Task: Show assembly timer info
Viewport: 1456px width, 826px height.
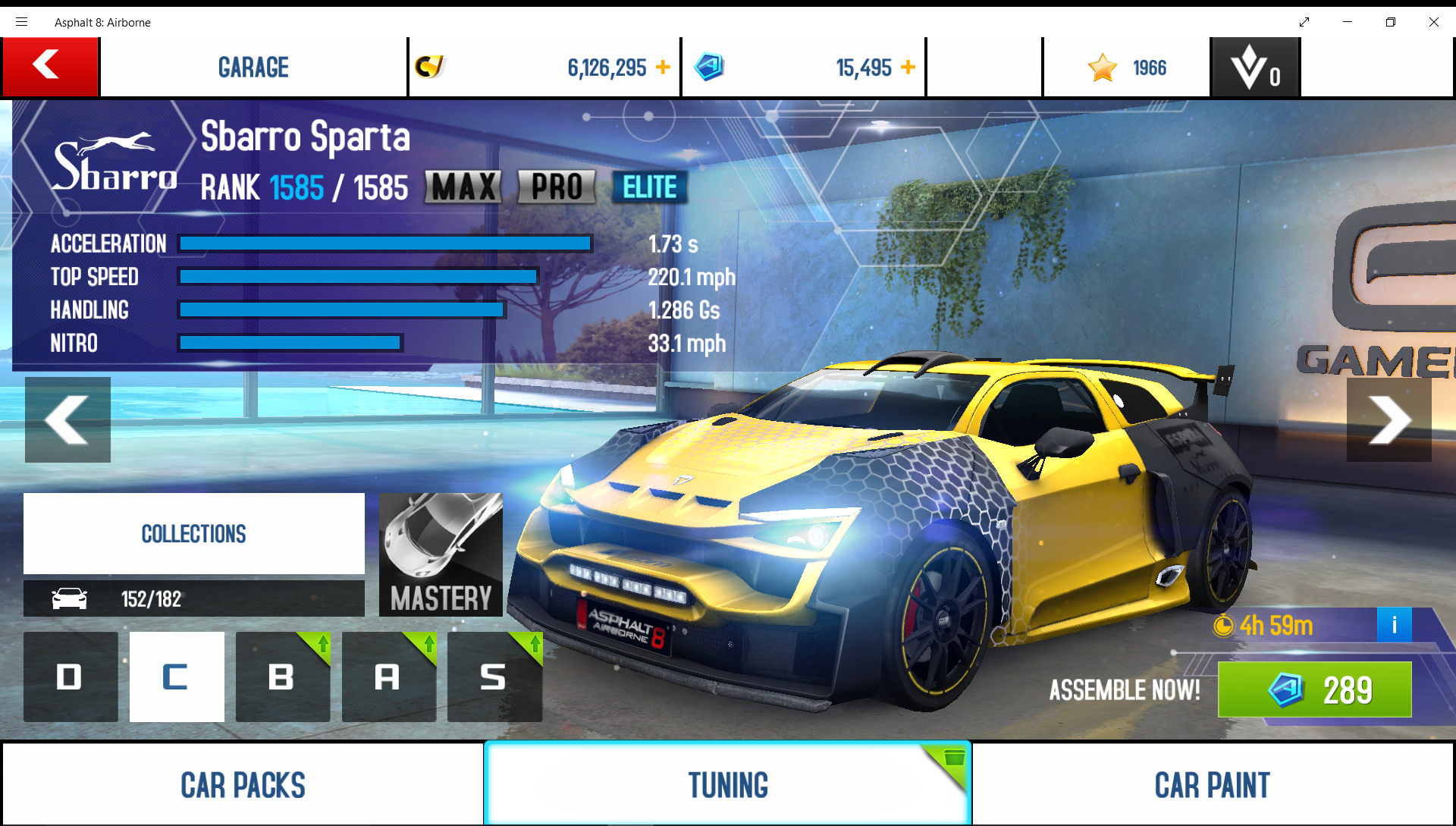Action: 1394,625
